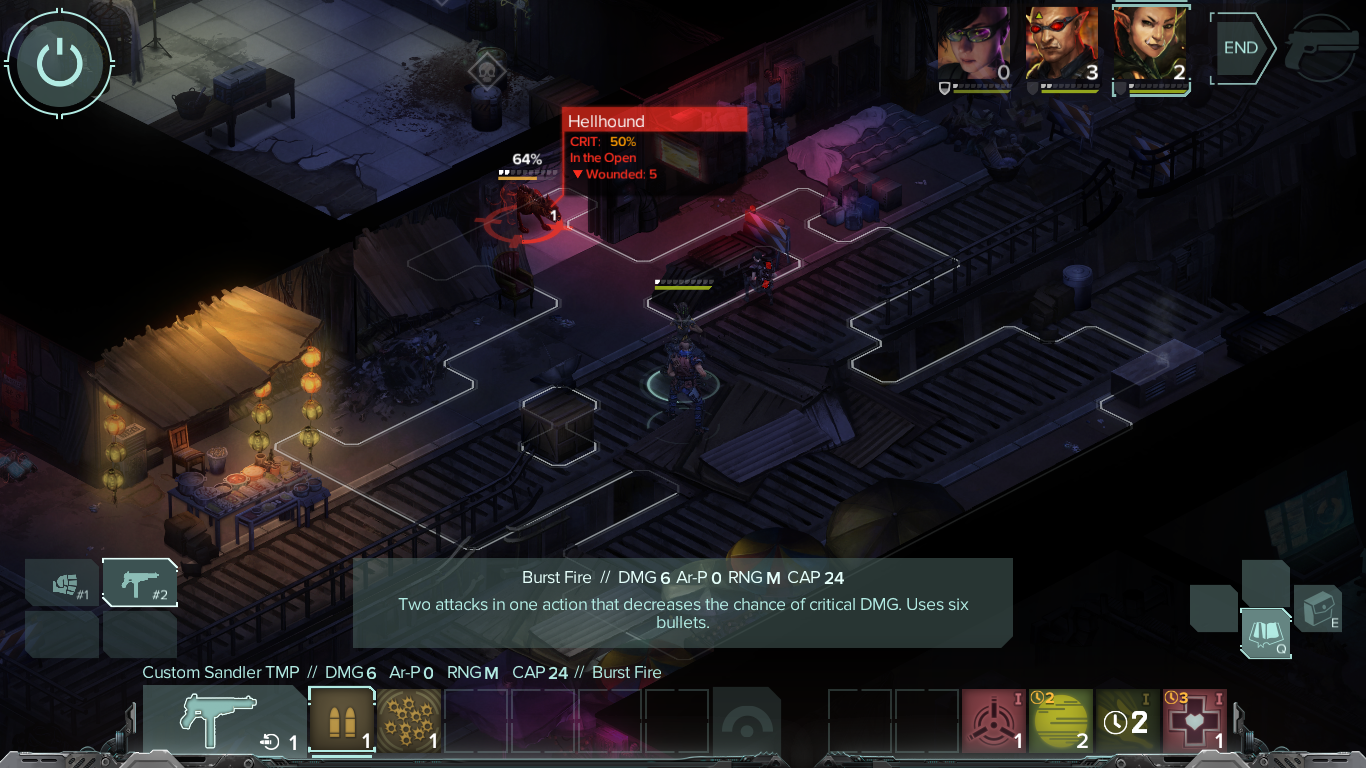Switch to fist weapon slot #1

point(63,585)
